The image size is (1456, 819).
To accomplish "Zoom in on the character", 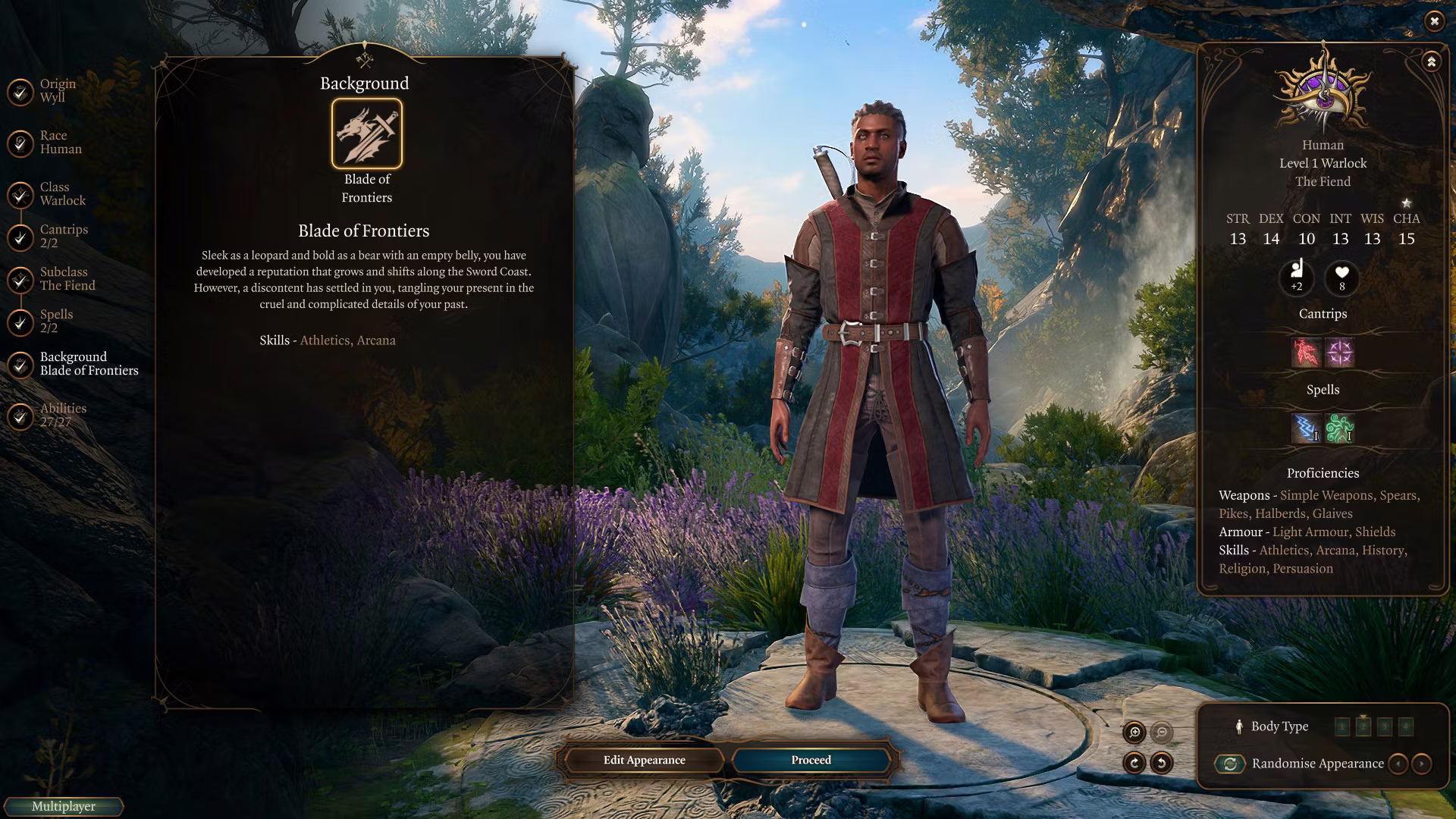I will click(1134, 732).
